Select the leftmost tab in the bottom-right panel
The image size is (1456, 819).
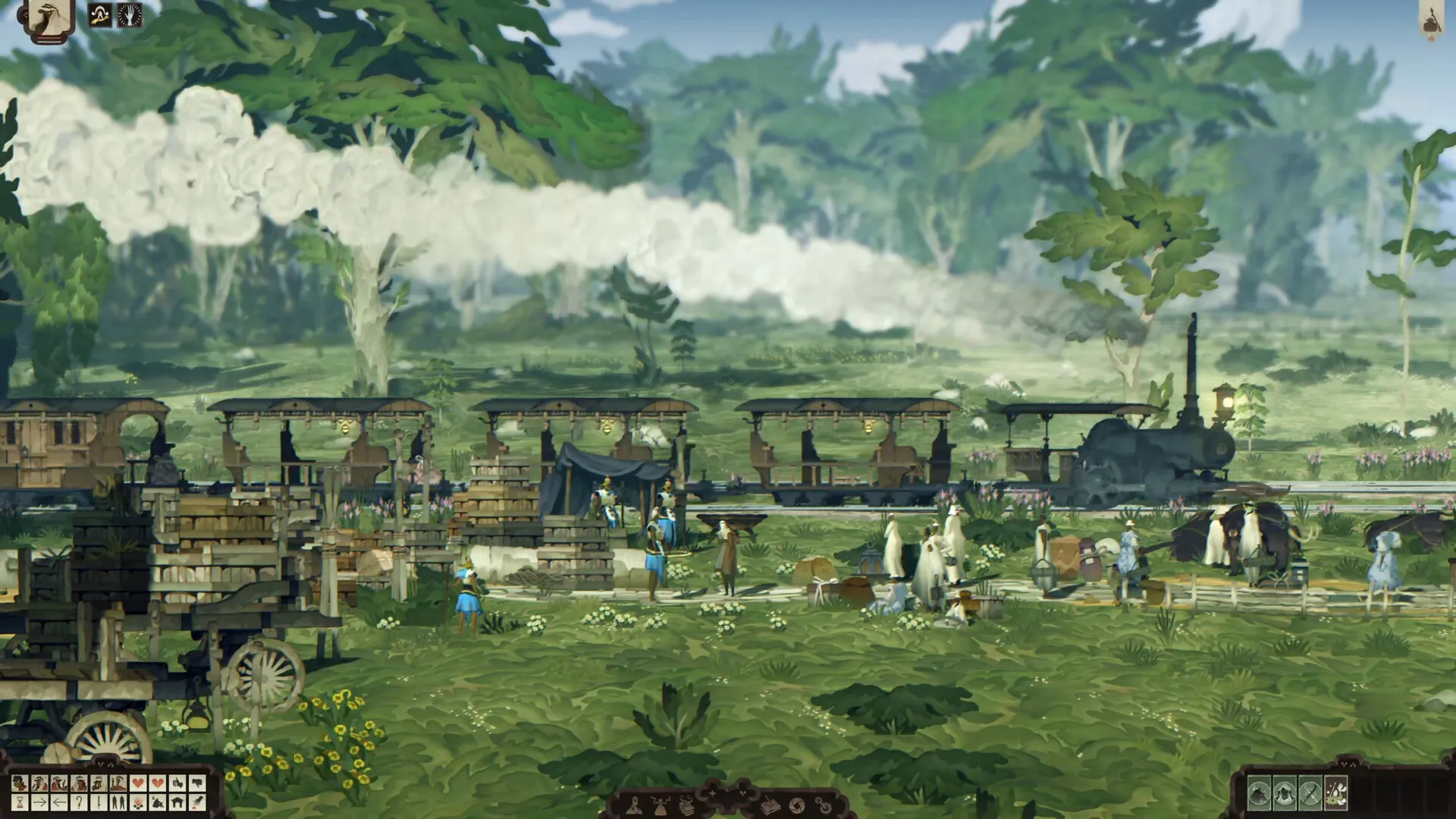point(1259,794)
